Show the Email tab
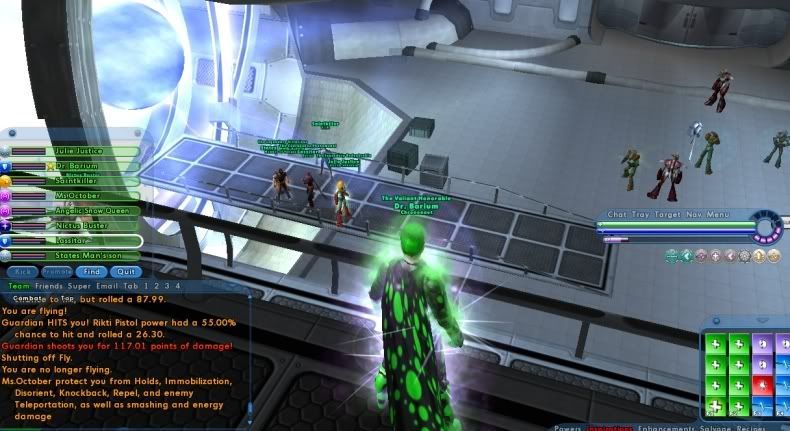This screenshot has height=431, width=790. 105,285
